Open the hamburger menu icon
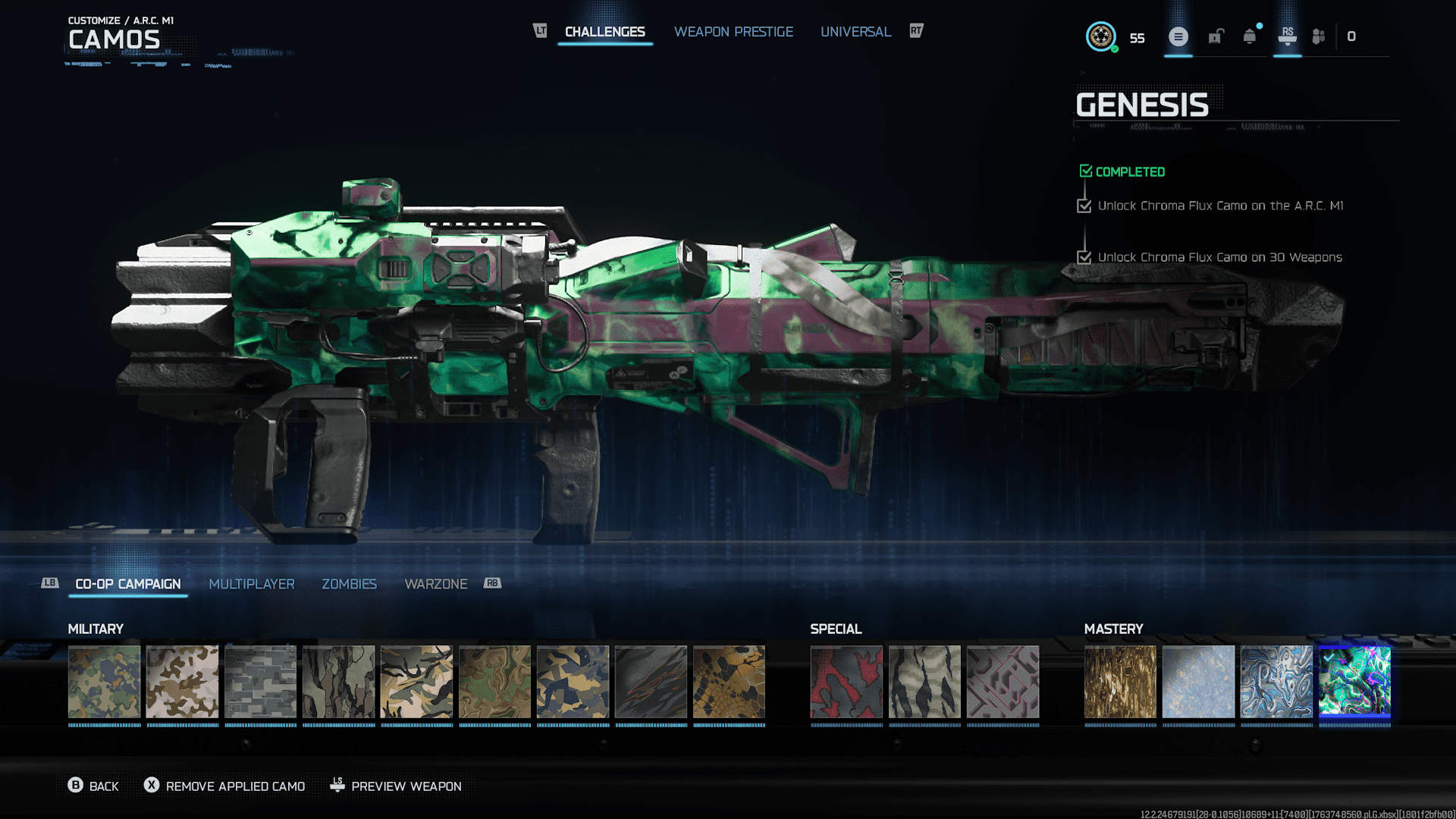 tap(1178, 36)
